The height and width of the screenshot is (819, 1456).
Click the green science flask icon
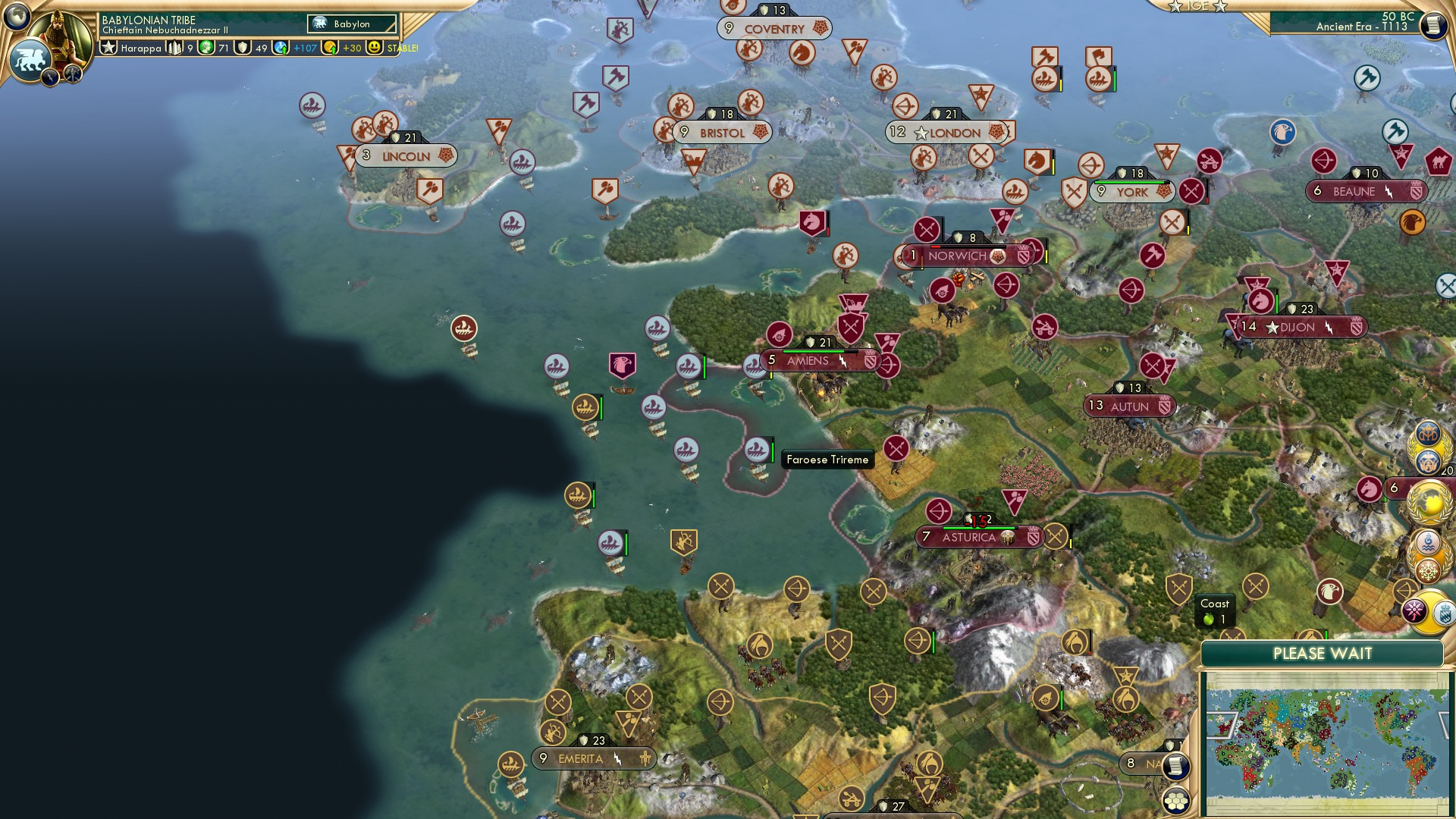pyautogui.click(x=206, y=48)
